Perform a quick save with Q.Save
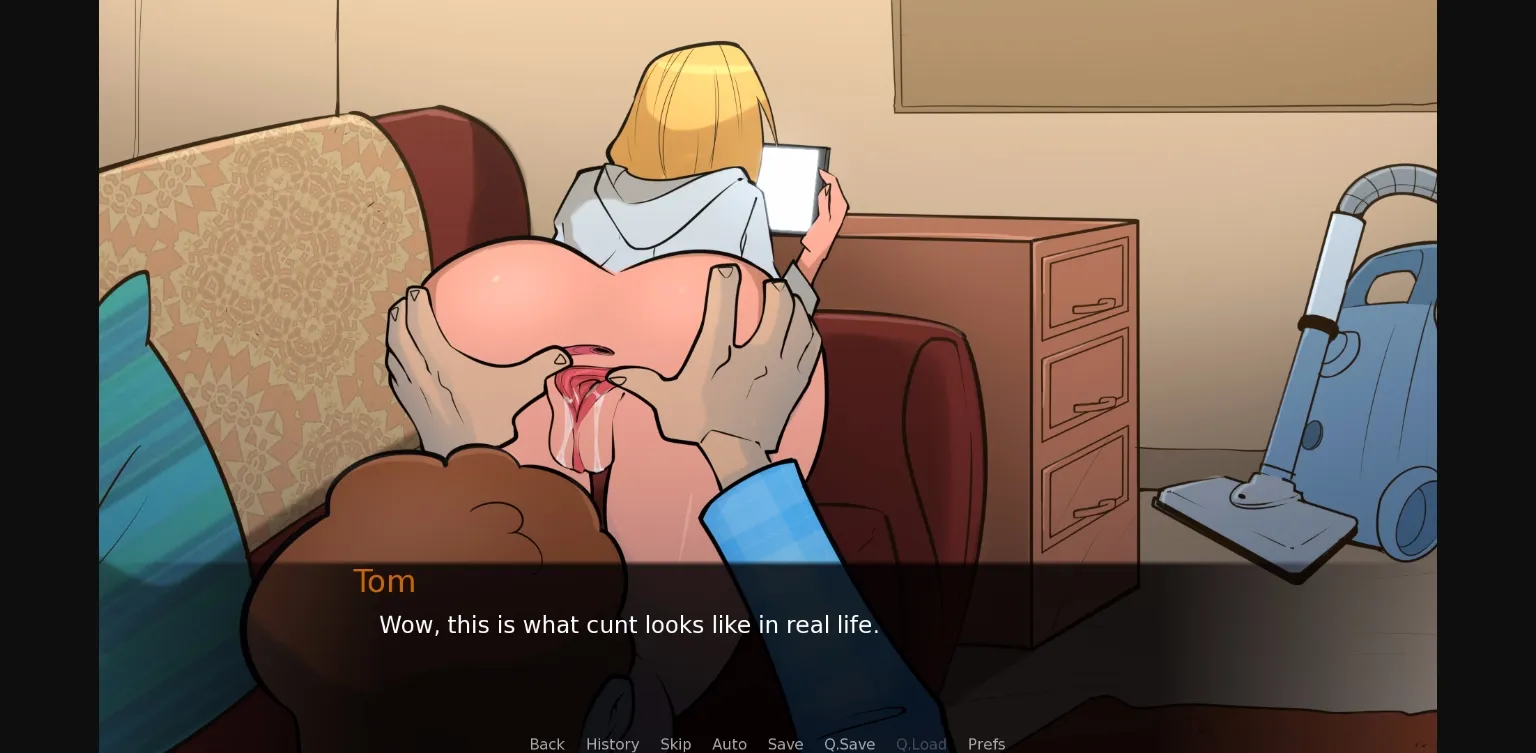This screenshot has width=1536, height=753. point(849,744)
